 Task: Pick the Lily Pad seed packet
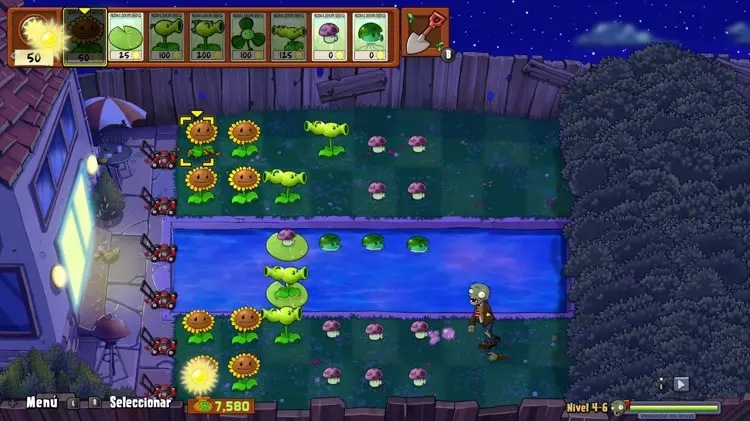(x=126, y=38)
